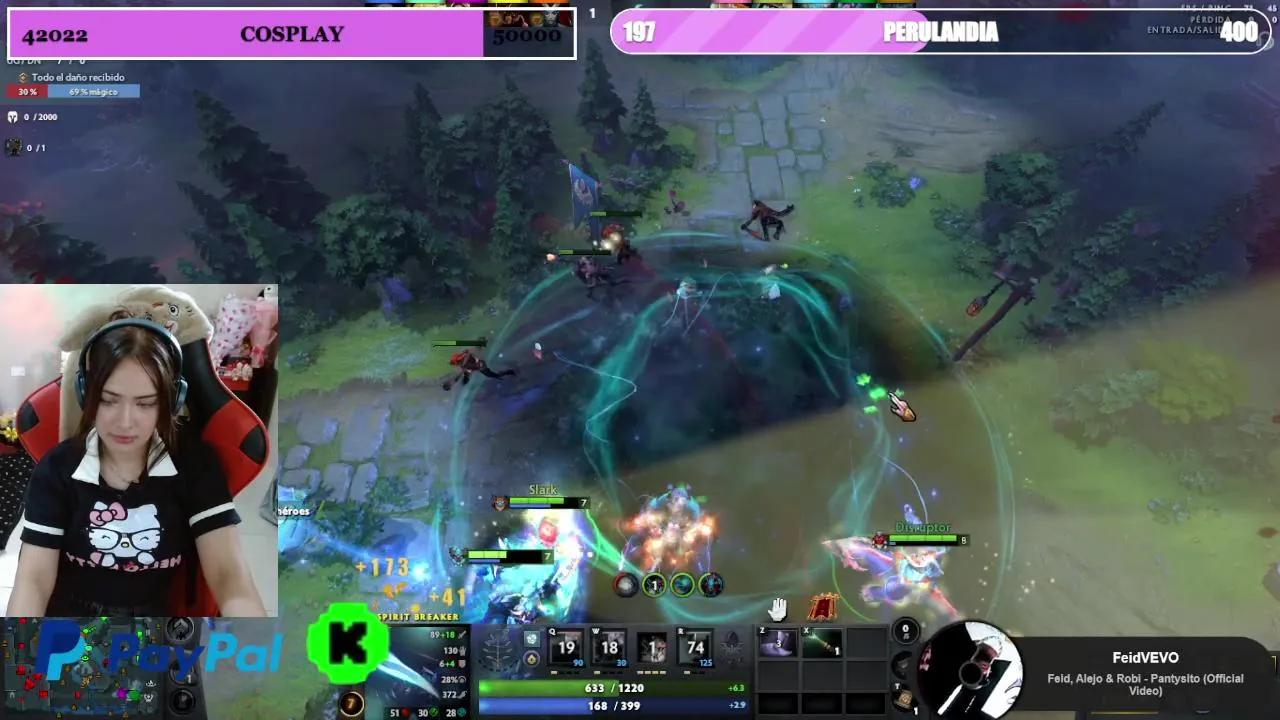1280x720 pixels.
Task: Click the glyph of fortification icon above the minimap
Action: (180, 630)
